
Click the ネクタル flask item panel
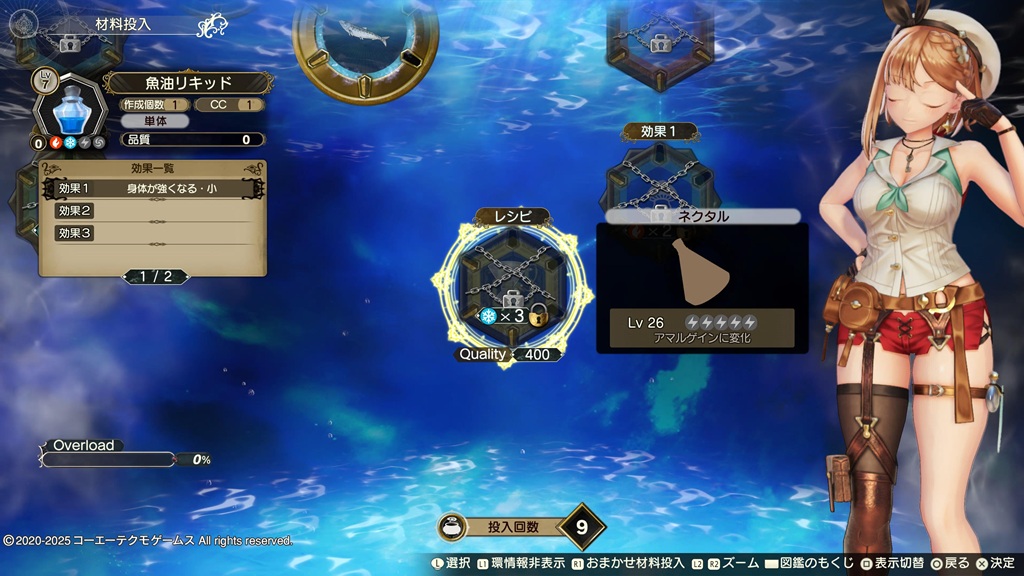click(701, 287)
